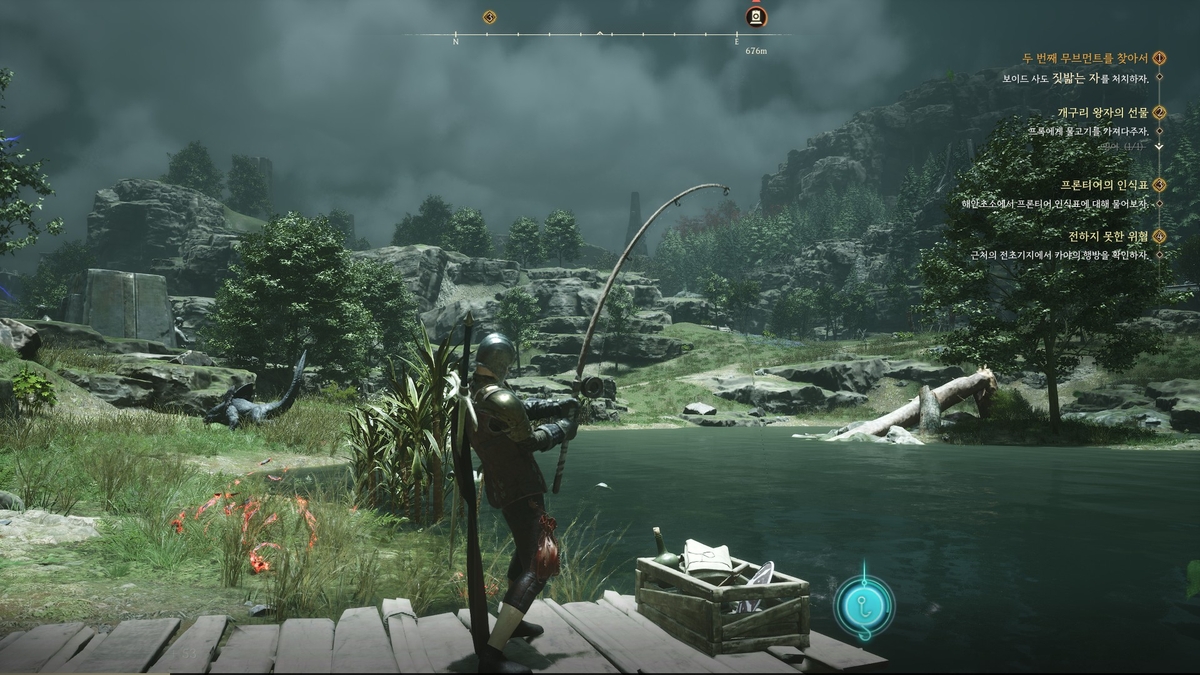Select the 프론티어의 인식표 quest in the tracker
Viewport: 1200px width, 675px height.
[1106, 185]
